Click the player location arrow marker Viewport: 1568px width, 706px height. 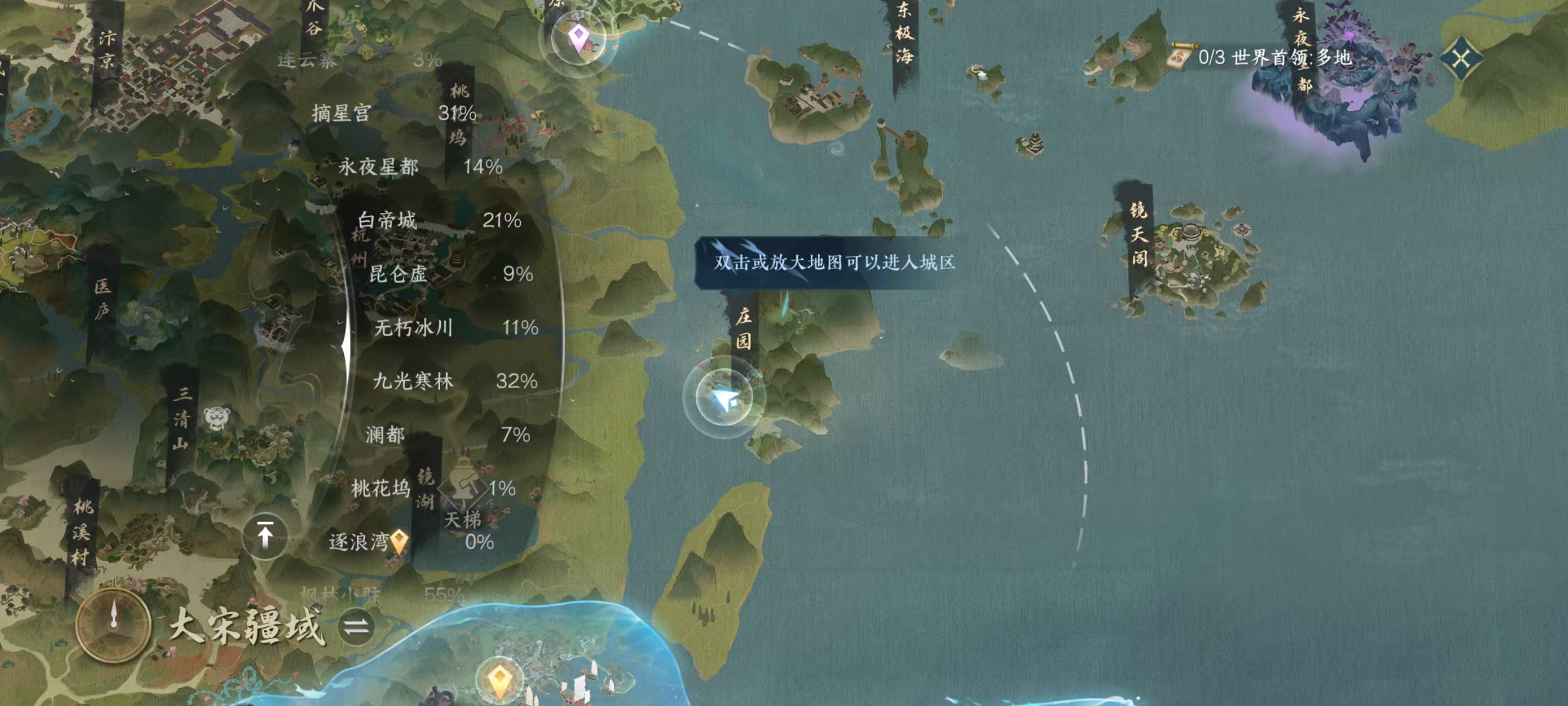(724, 398)
